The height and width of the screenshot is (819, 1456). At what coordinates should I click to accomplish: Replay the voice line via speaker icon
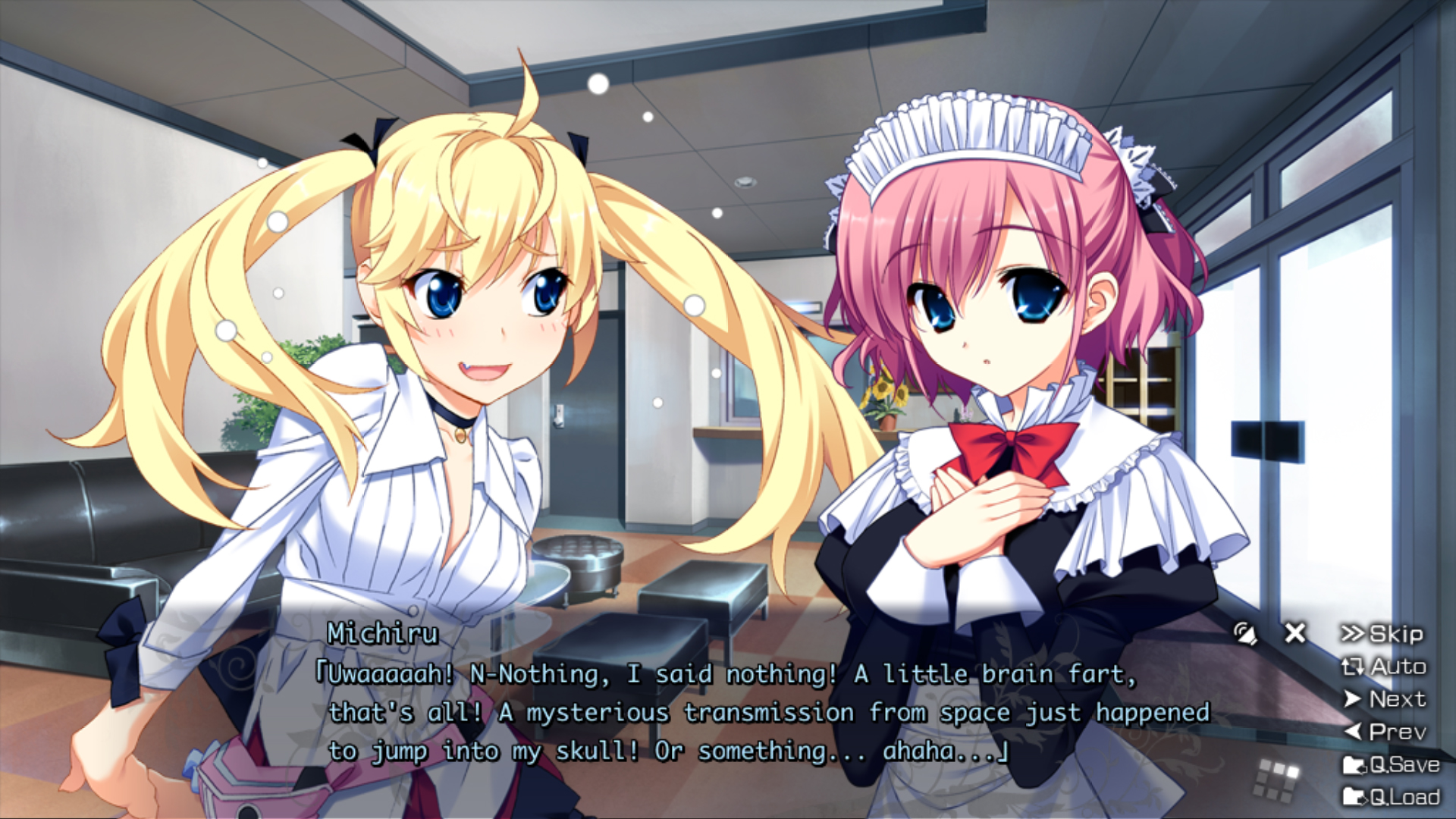[x=1244, y=633]
